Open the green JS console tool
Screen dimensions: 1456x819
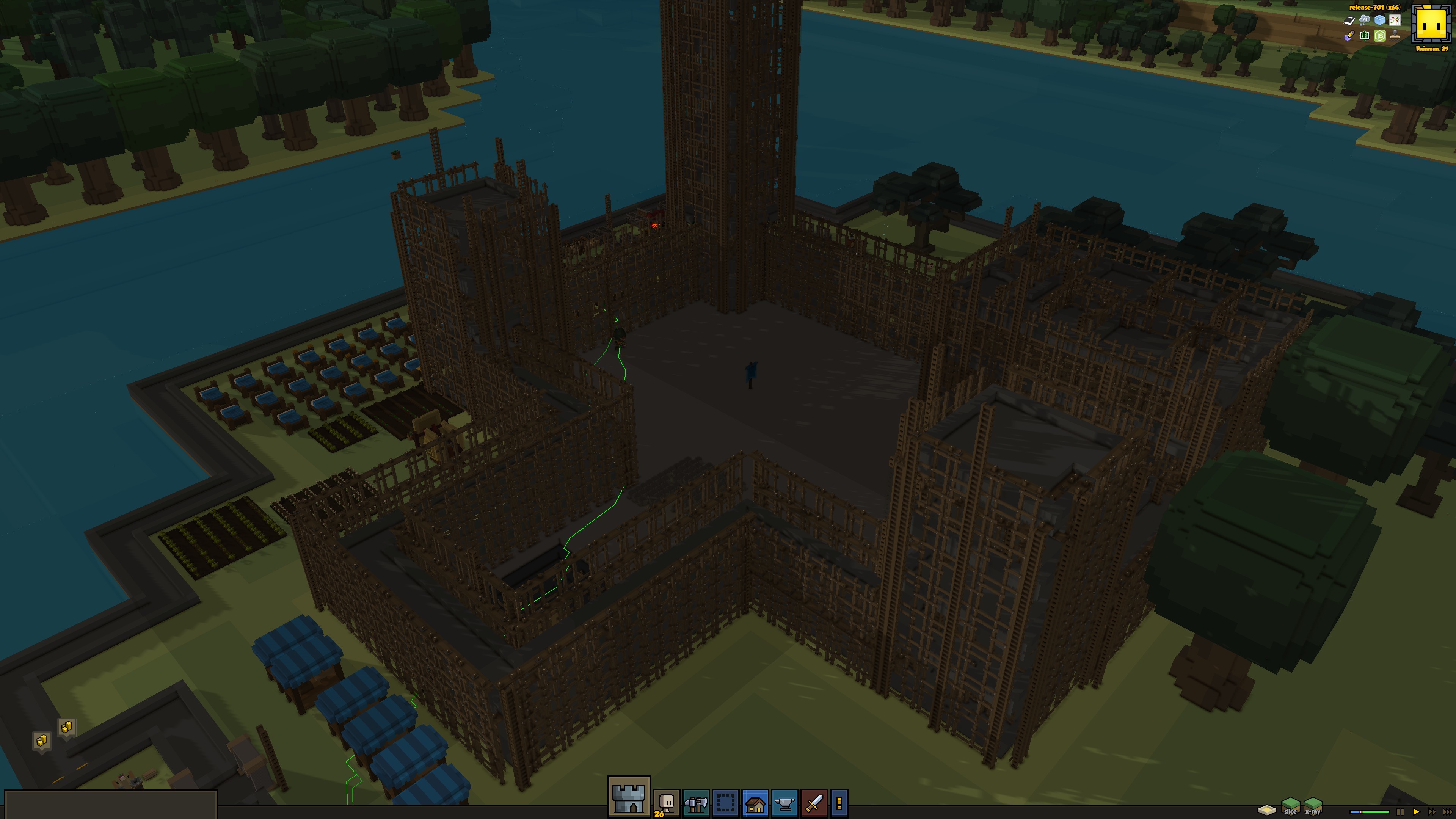coord(1380,36)
